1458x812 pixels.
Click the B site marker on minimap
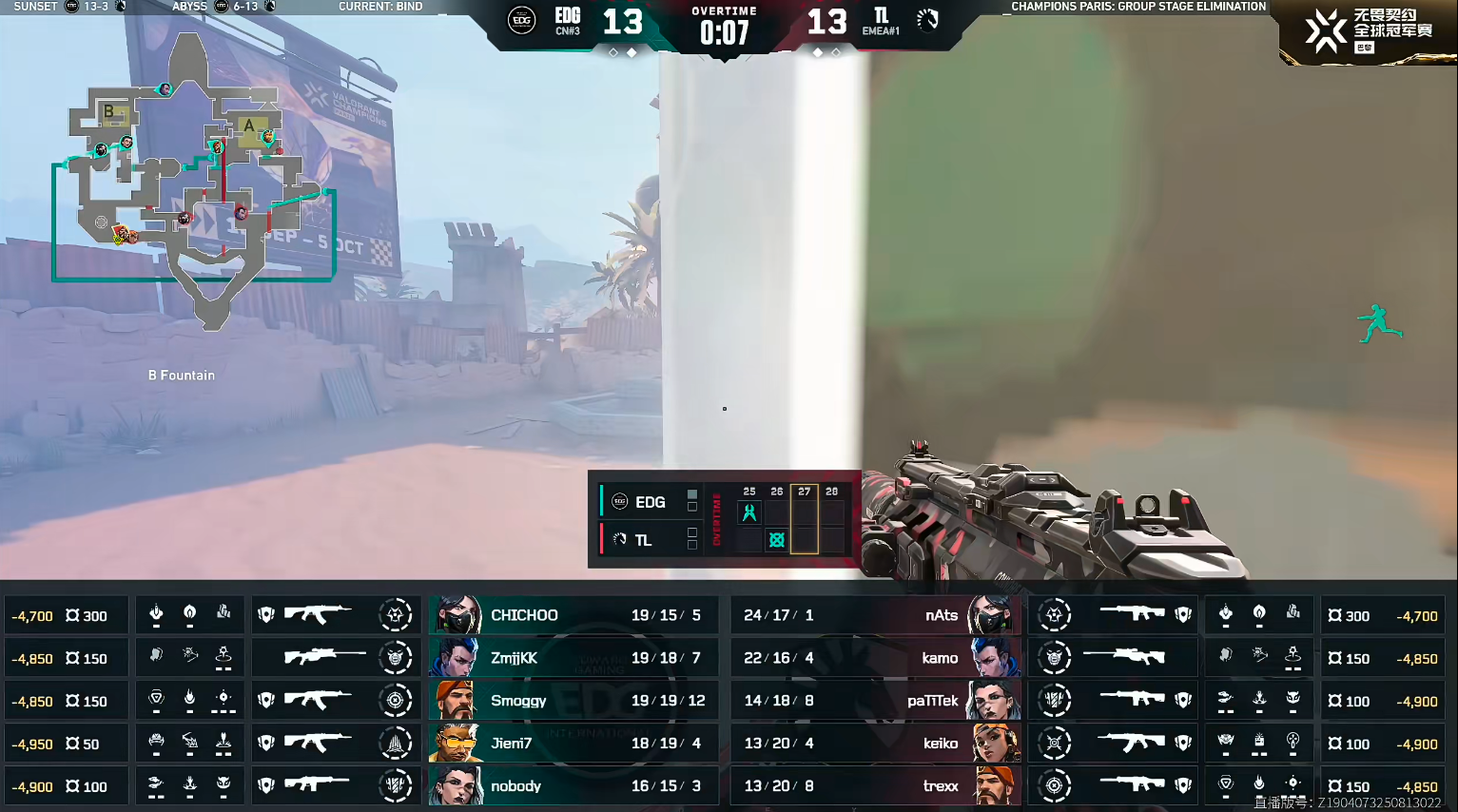click(109, 112)
